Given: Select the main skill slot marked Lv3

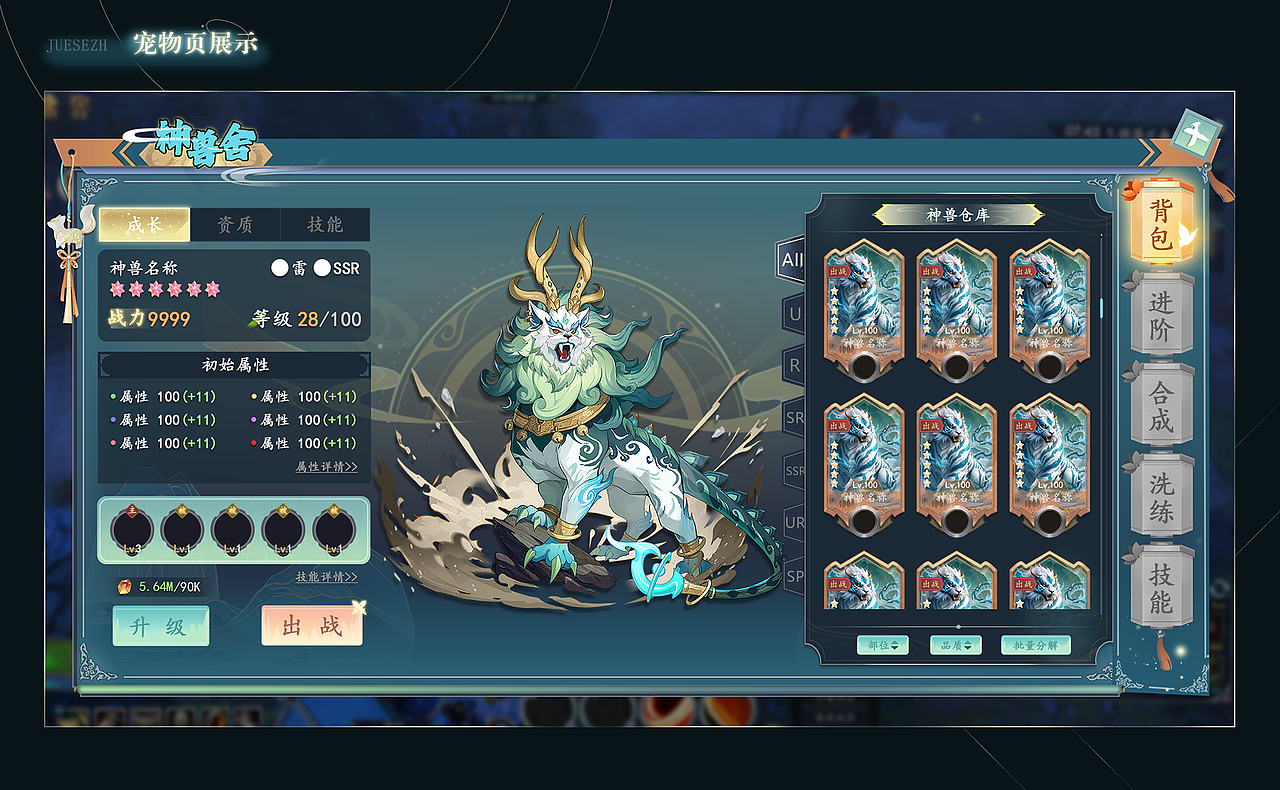Looking at the screenshot, I should [131, 530].
